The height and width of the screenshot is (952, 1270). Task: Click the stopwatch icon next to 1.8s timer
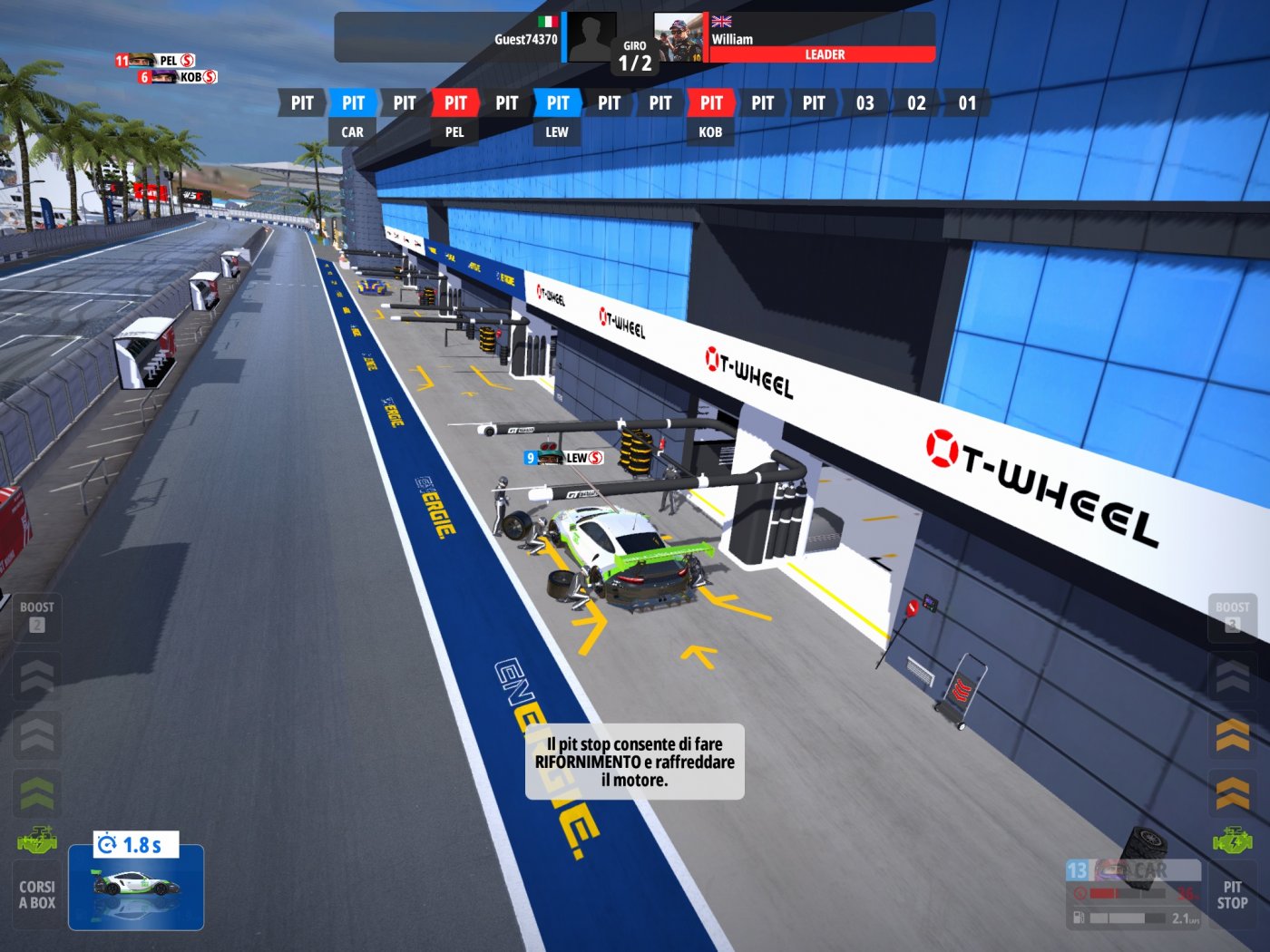coord(106,845)
